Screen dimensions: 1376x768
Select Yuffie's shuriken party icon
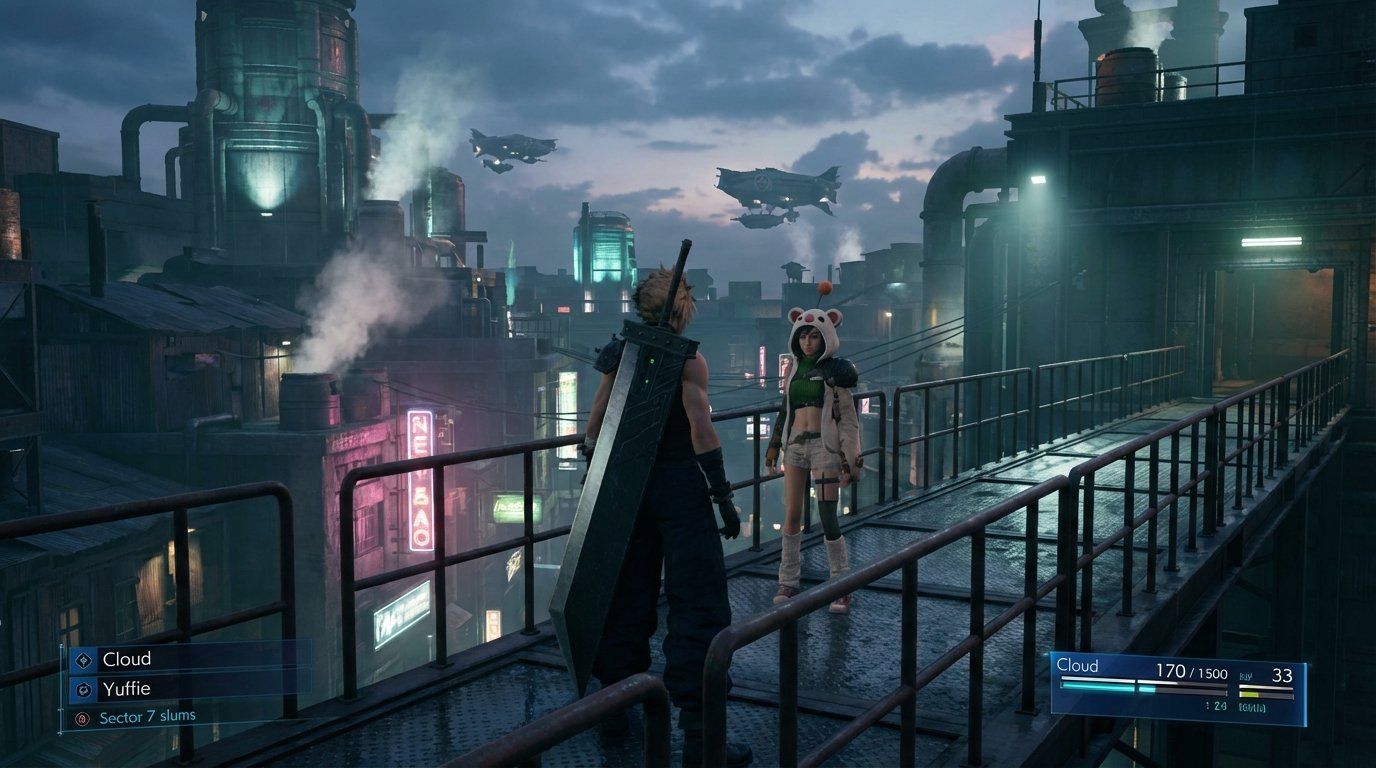tap(84, 689)
